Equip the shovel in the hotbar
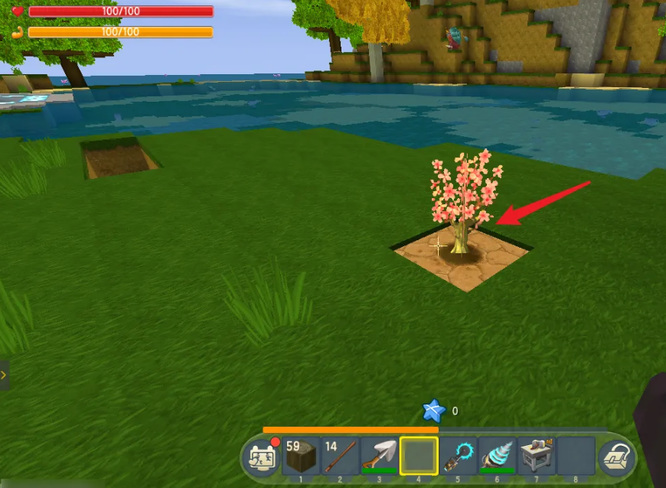Screen dimensions: 666x488 [x=379, y=456]
